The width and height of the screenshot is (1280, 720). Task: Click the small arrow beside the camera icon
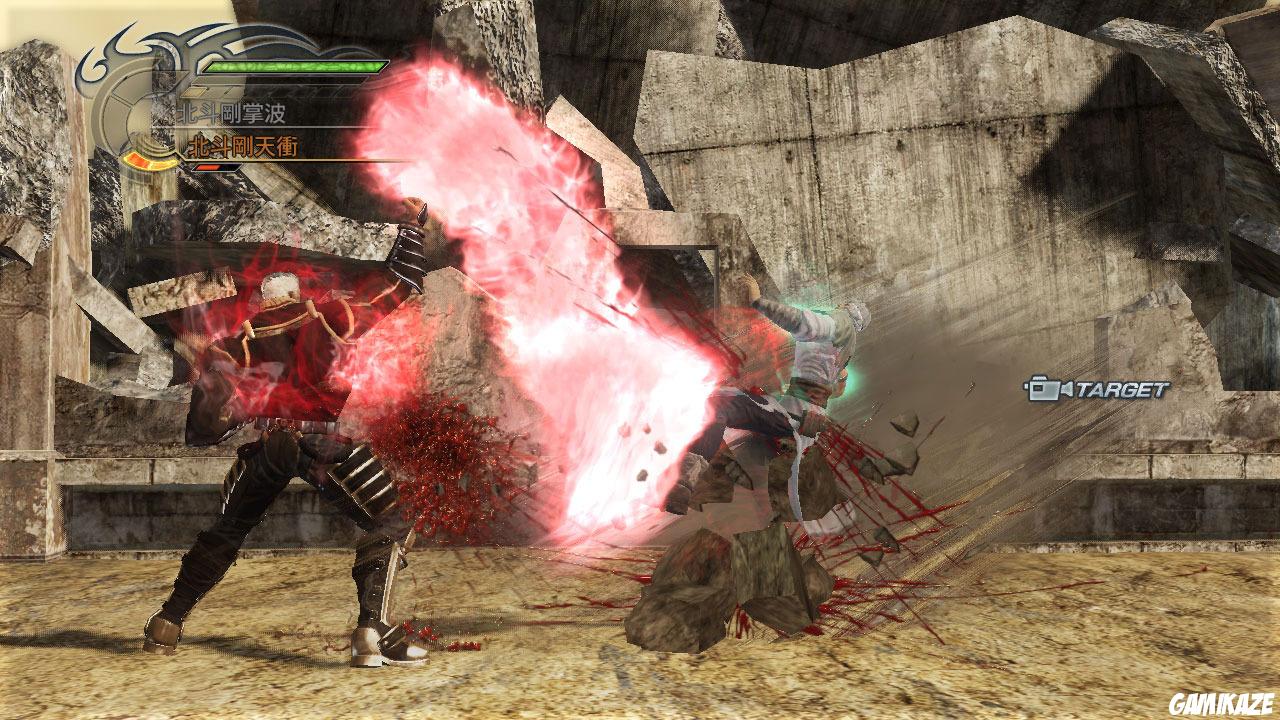point(1066,390)
